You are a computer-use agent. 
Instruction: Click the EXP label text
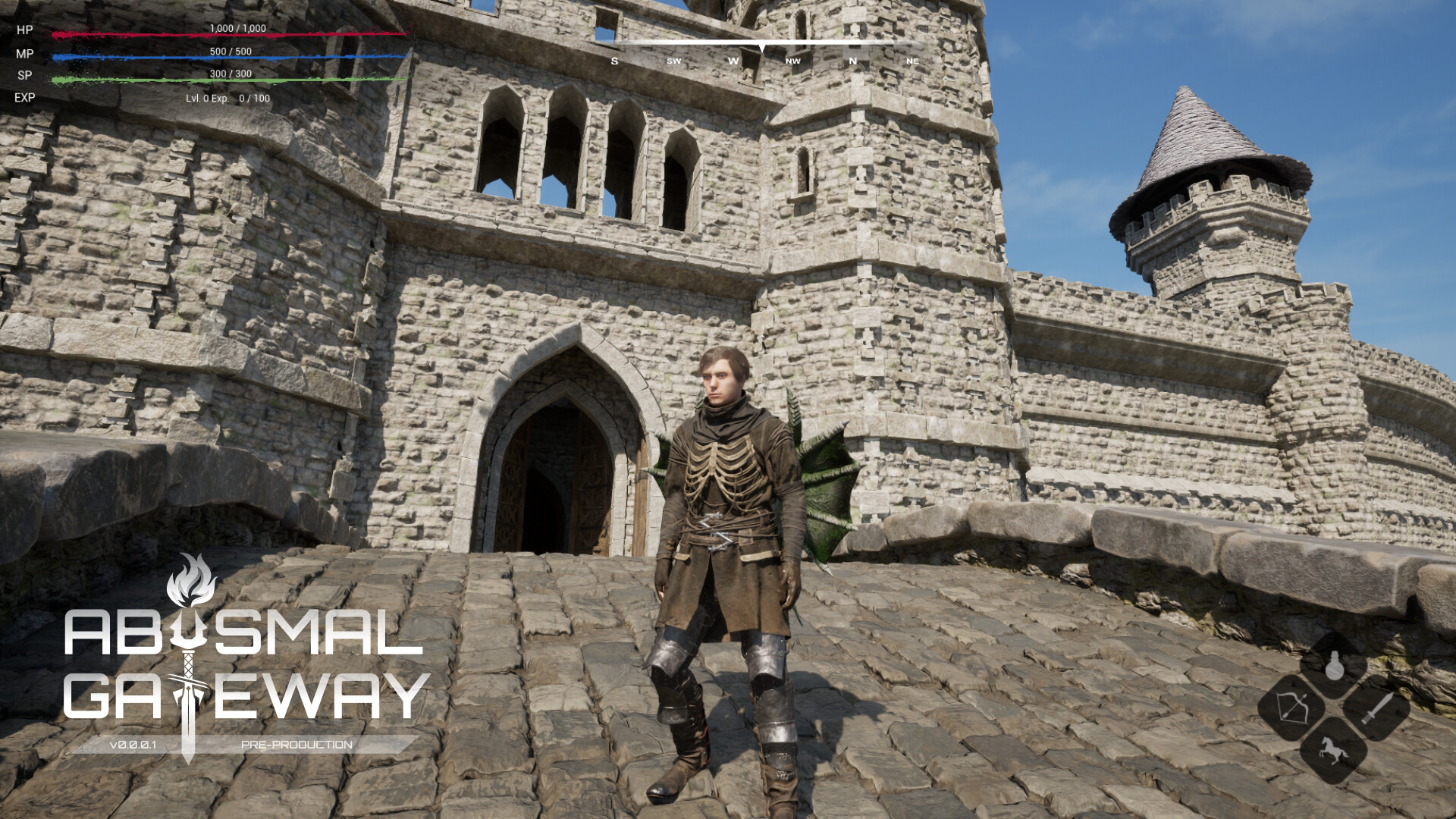pos(24,99)
